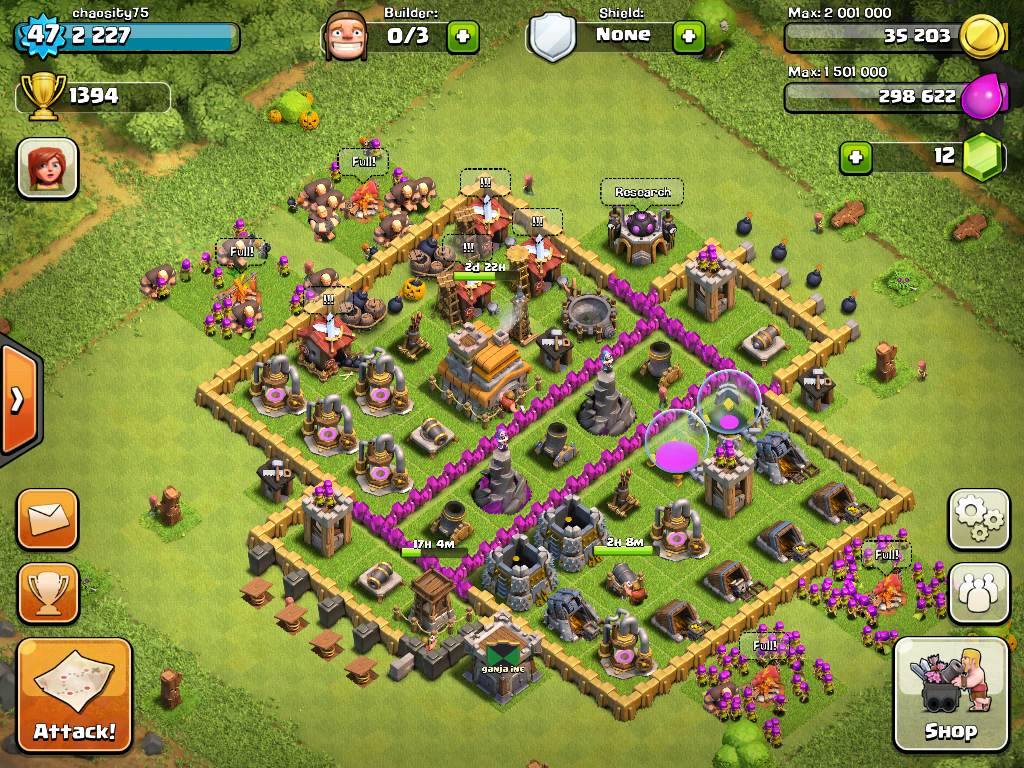Viewport: 1024px width, 768px height.
Task: Add a builder with green plus
Action: point(462,37)
